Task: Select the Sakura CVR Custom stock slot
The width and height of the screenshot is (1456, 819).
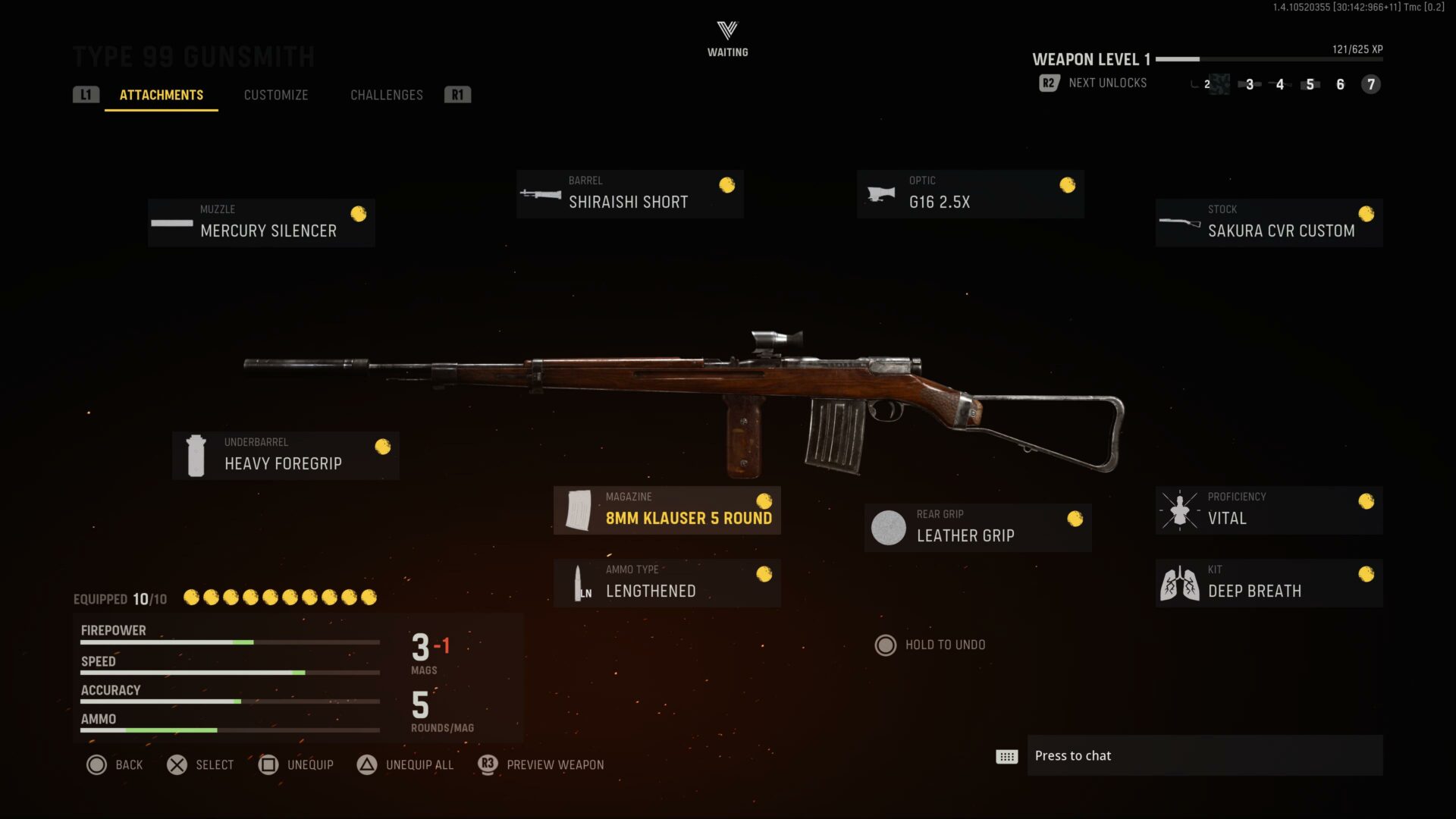Action: point(1269,223)
